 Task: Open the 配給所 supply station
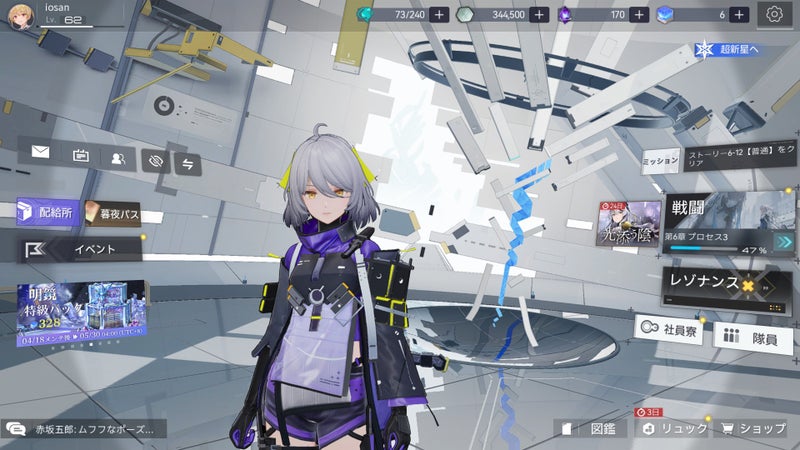[x=45, y=212]
